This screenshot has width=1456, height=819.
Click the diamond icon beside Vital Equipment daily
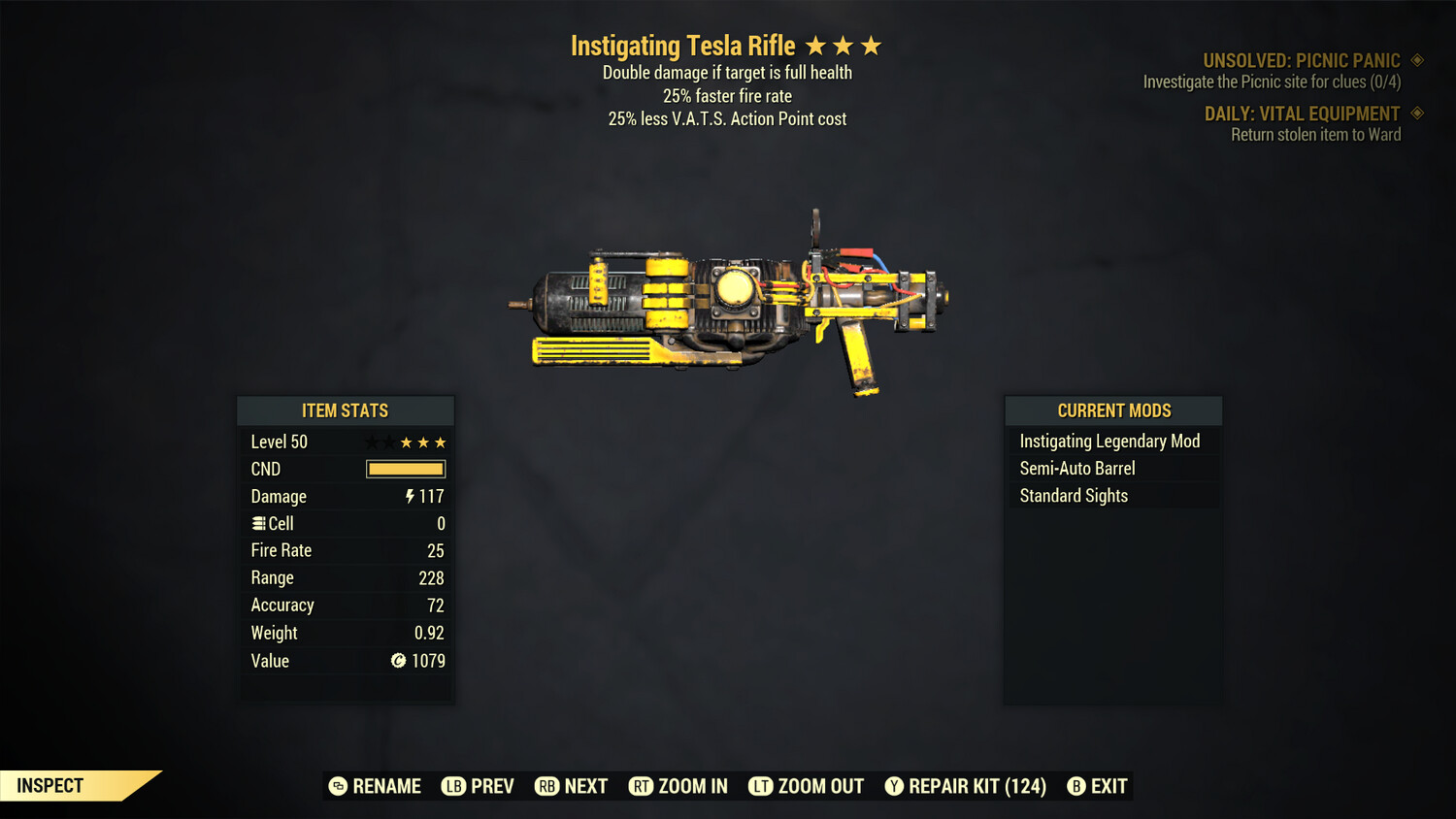(x=1417, y=113)
